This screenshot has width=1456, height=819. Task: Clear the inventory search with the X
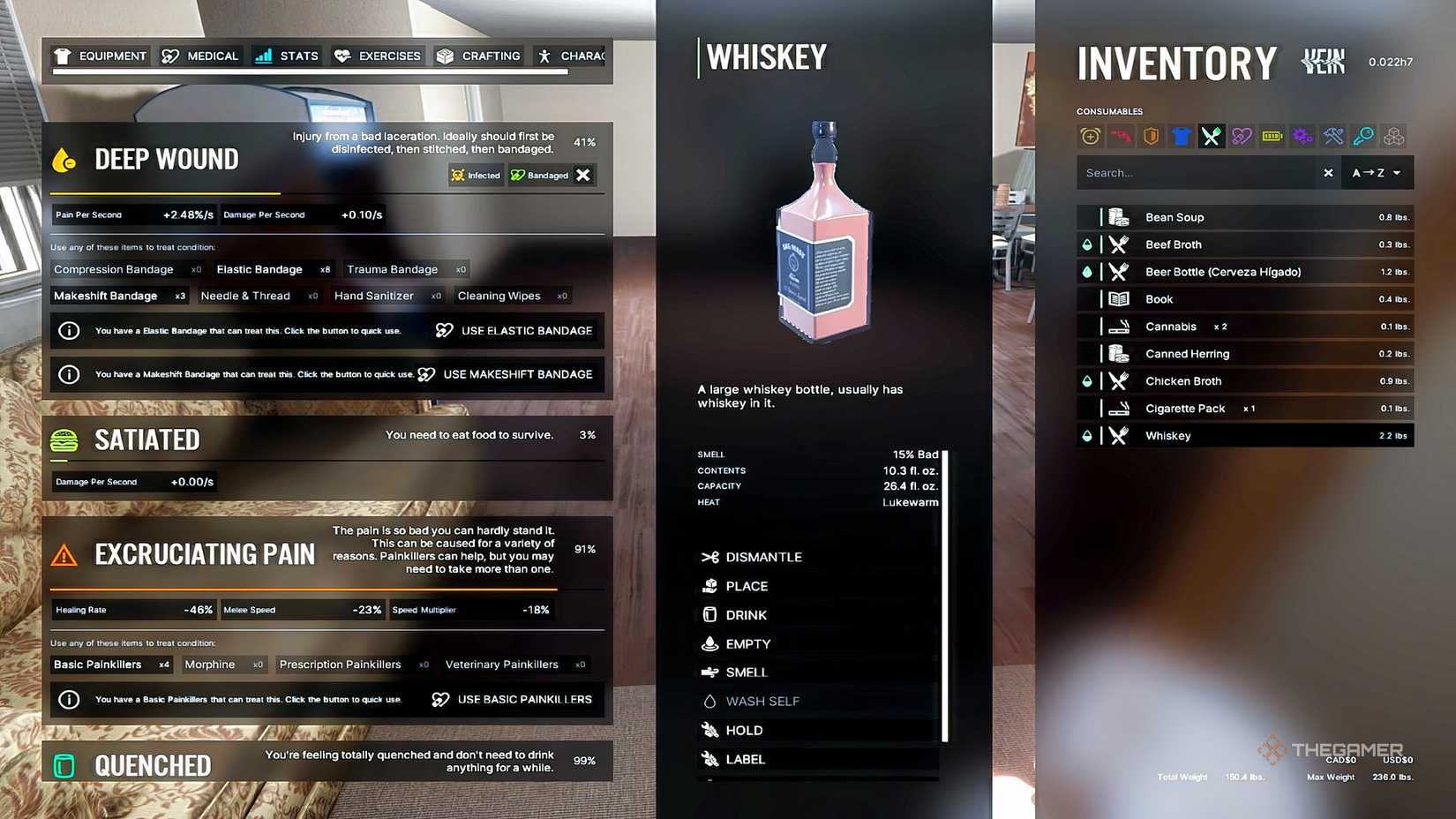tap(1328, 172)
